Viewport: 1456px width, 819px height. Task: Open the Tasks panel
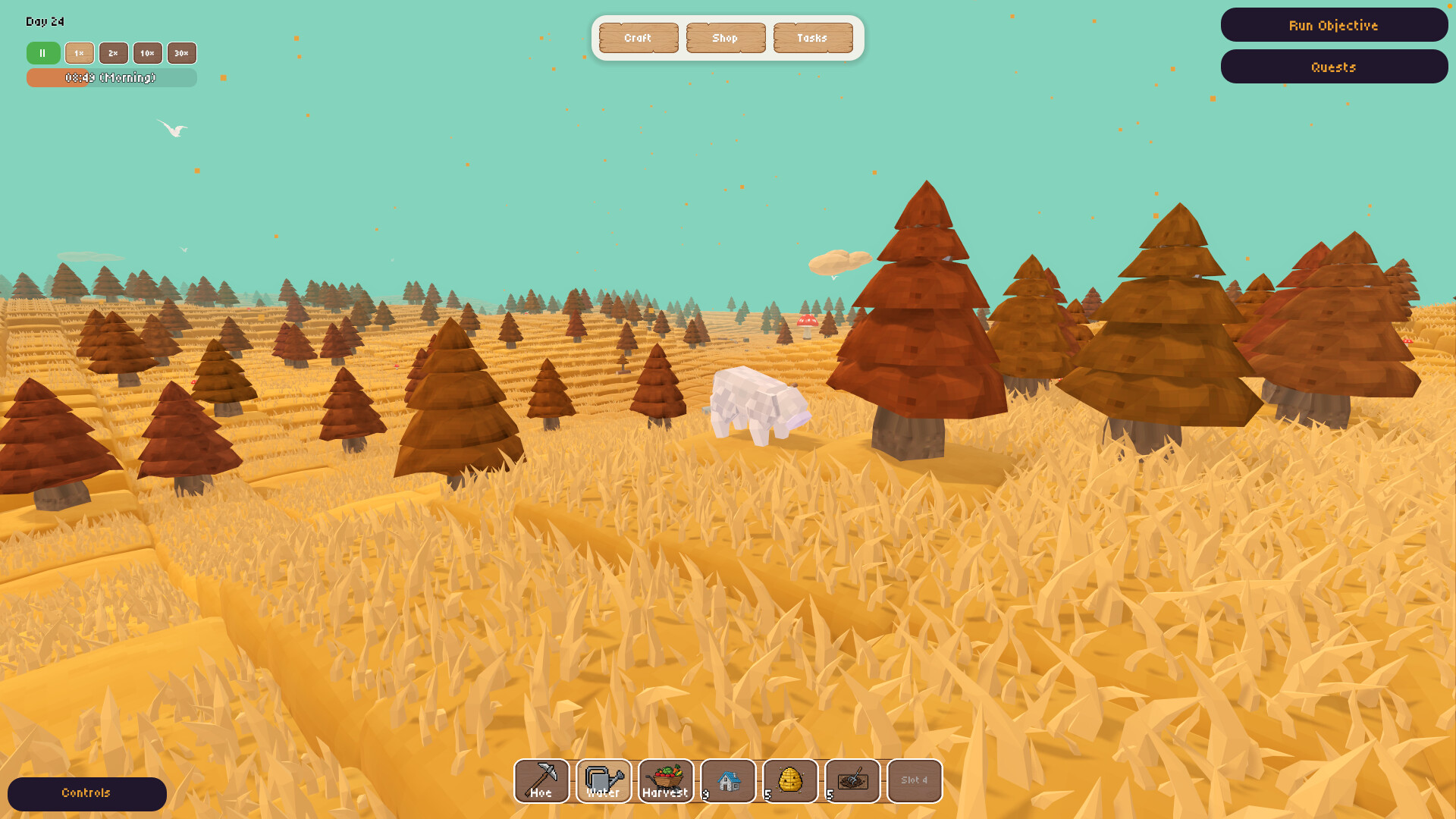point(812,37)
